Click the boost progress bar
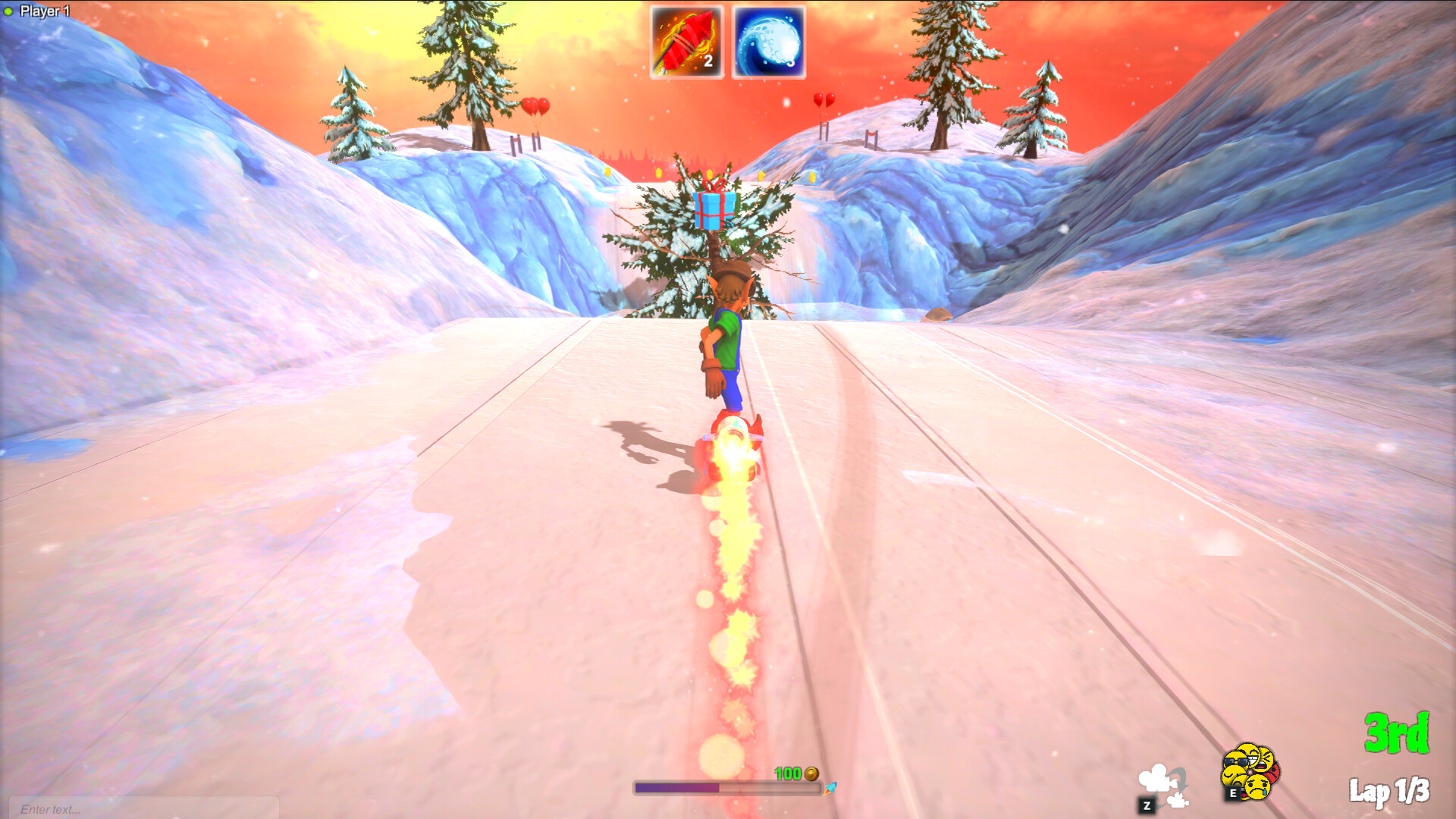The image size is (1456, 819). pos(727,787)
